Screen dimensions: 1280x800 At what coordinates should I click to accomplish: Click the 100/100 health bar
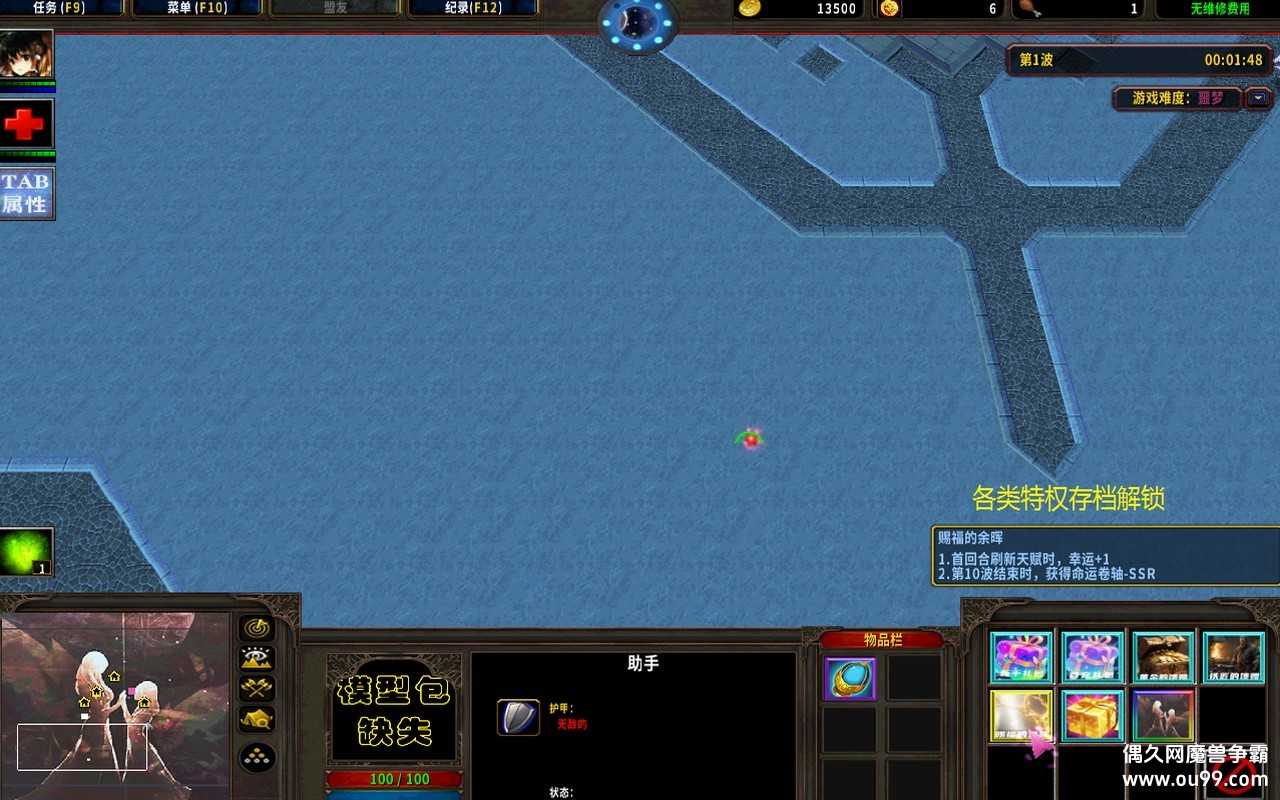click(396, 778)
